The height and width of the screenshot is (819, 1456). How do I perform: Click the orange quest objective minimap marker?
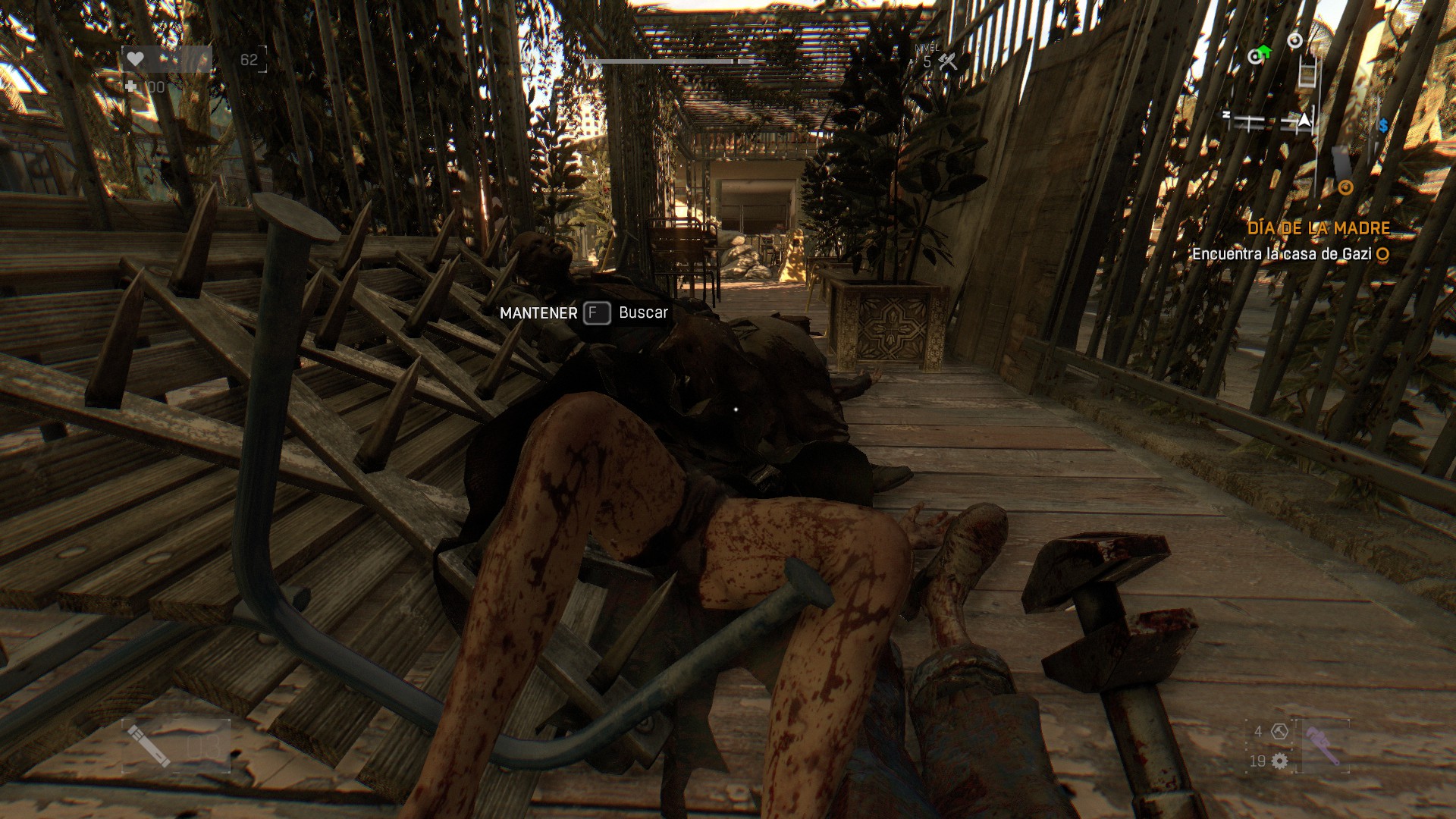[x=1345, y=187]
